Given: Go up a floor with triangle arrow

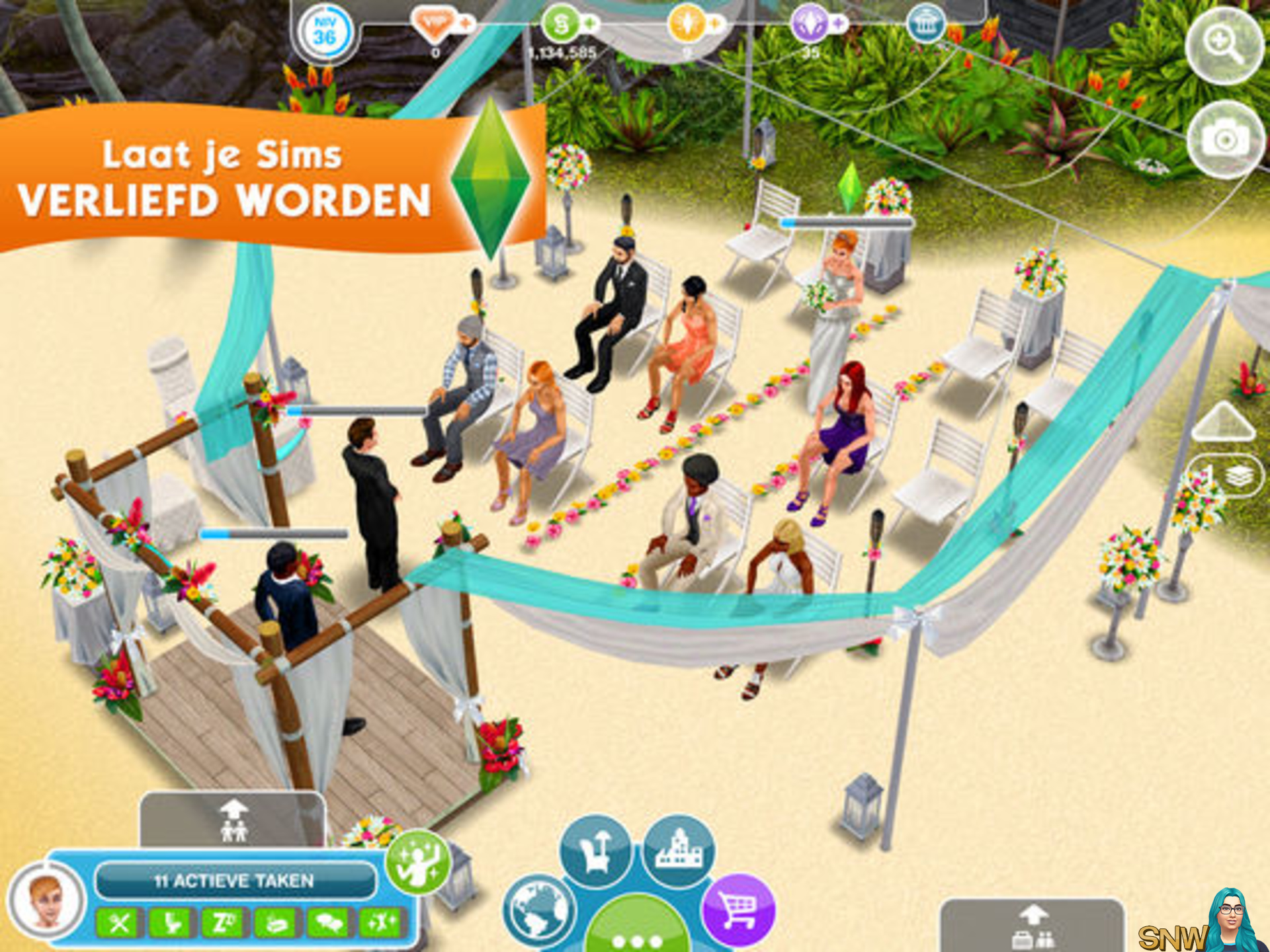Looking at the screenshot, I should (1223, 421).
